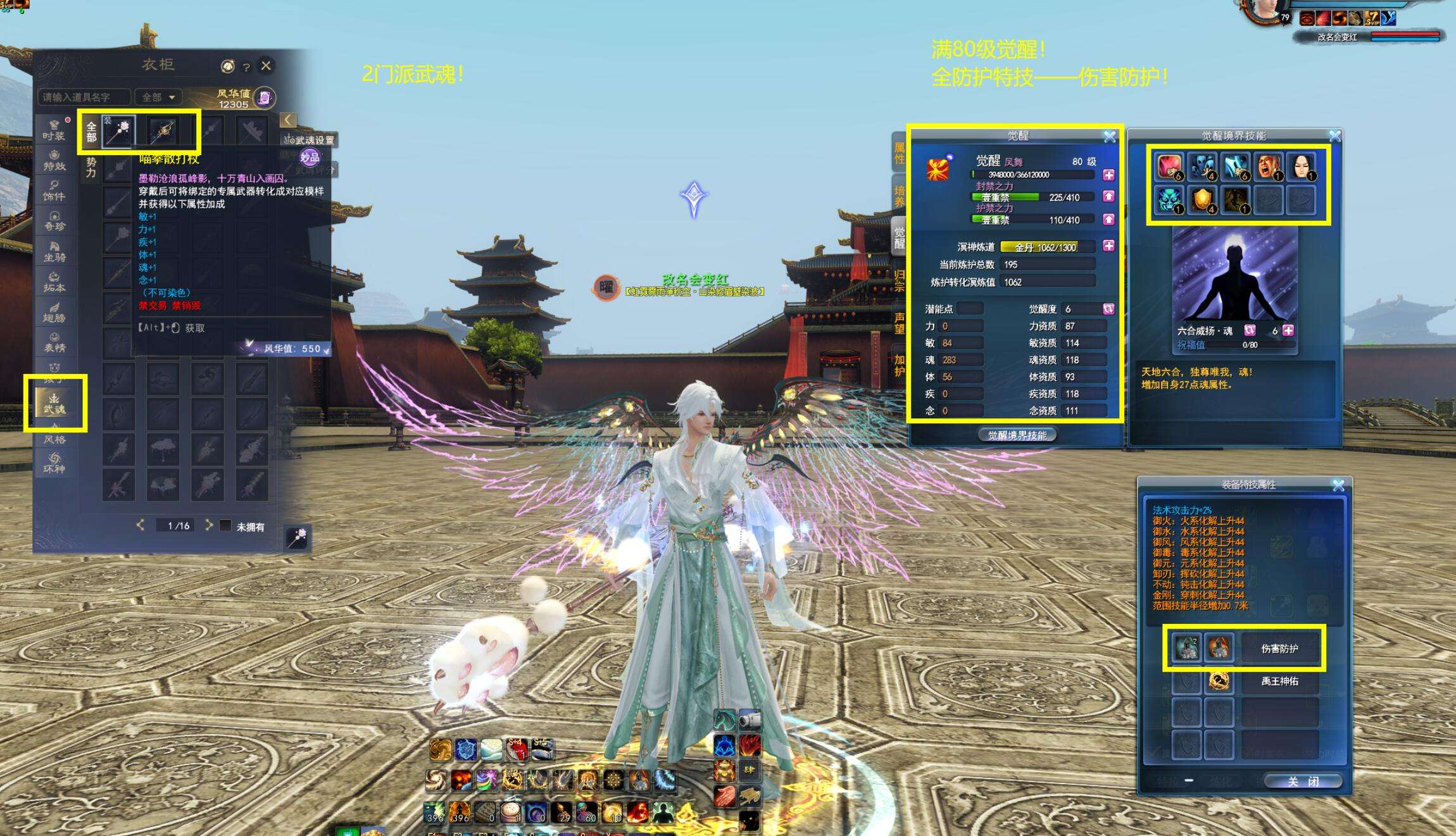The width and height of the screenshot is (1456, 836).
Task: Click the 关闭 button in equipment traits panel
Action: [x=1302, y=782]
